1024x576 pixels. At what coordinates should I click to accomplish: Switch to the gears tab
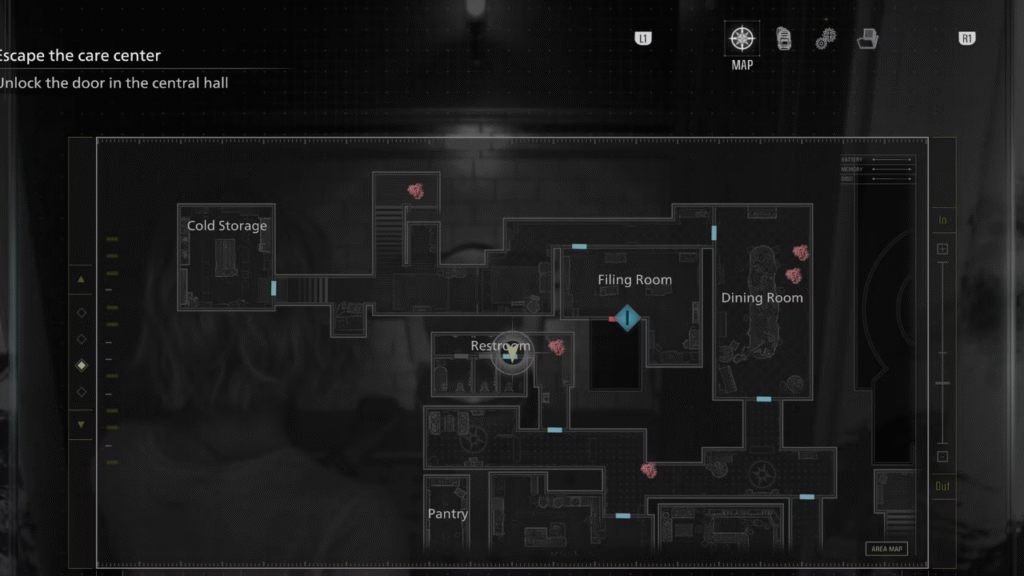tap(825, 39)
